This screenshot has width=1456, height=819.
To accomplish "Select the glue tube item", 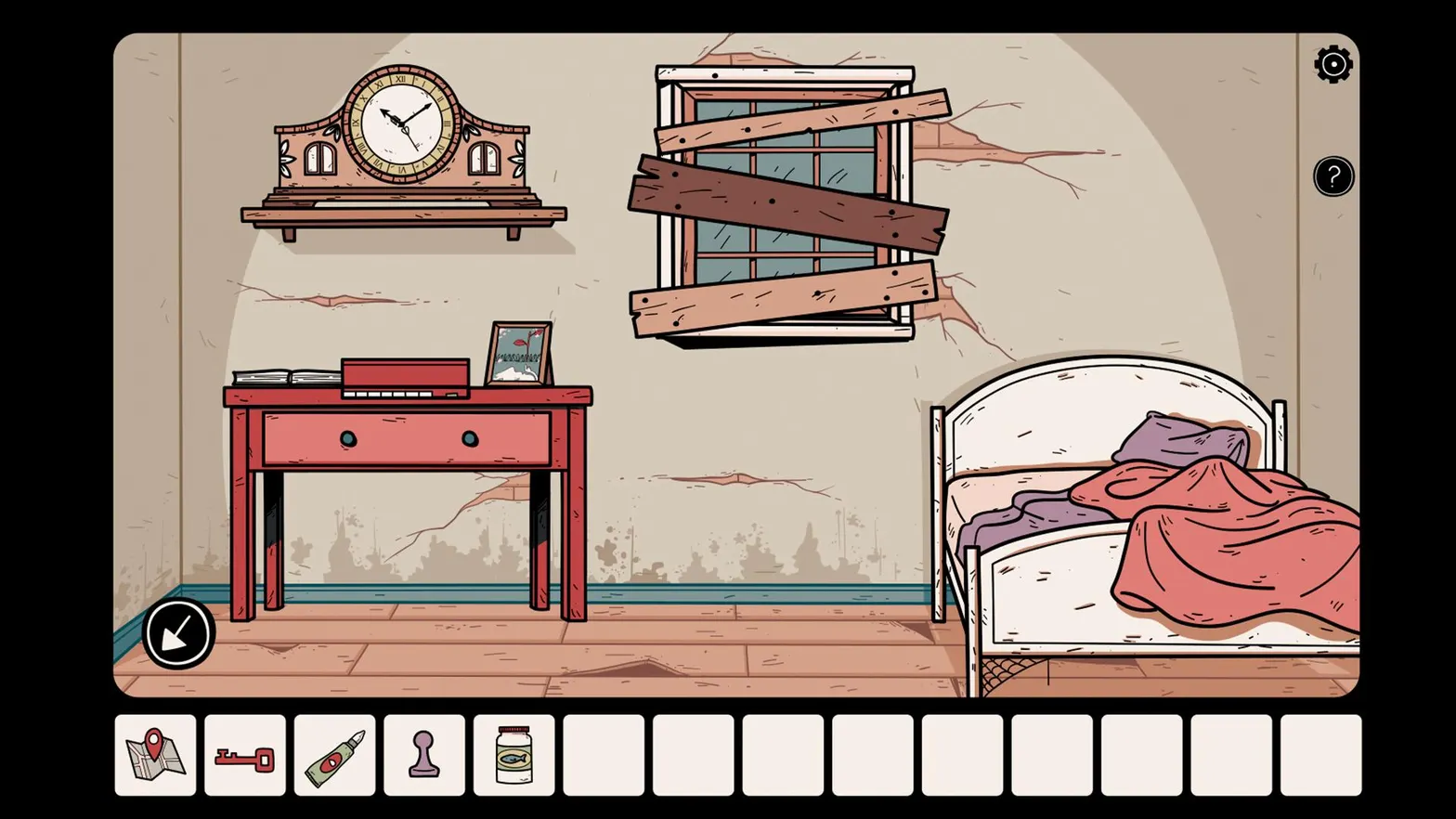I will 334,755.
